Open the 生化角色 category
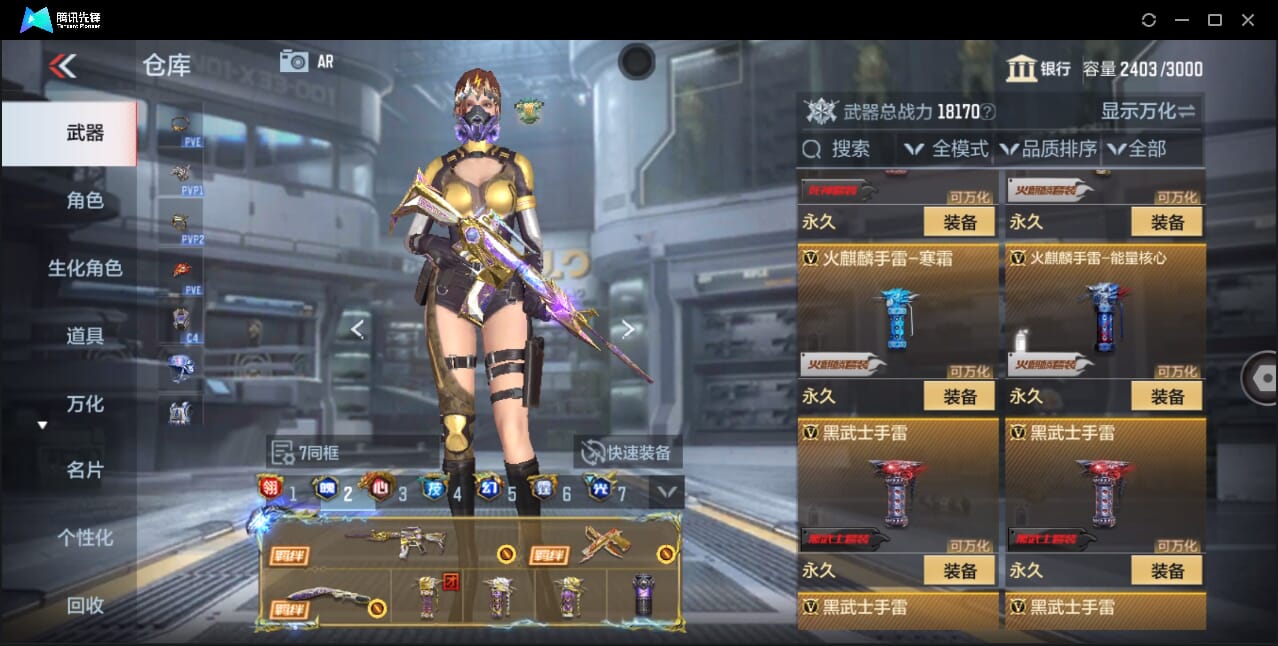 85,268
